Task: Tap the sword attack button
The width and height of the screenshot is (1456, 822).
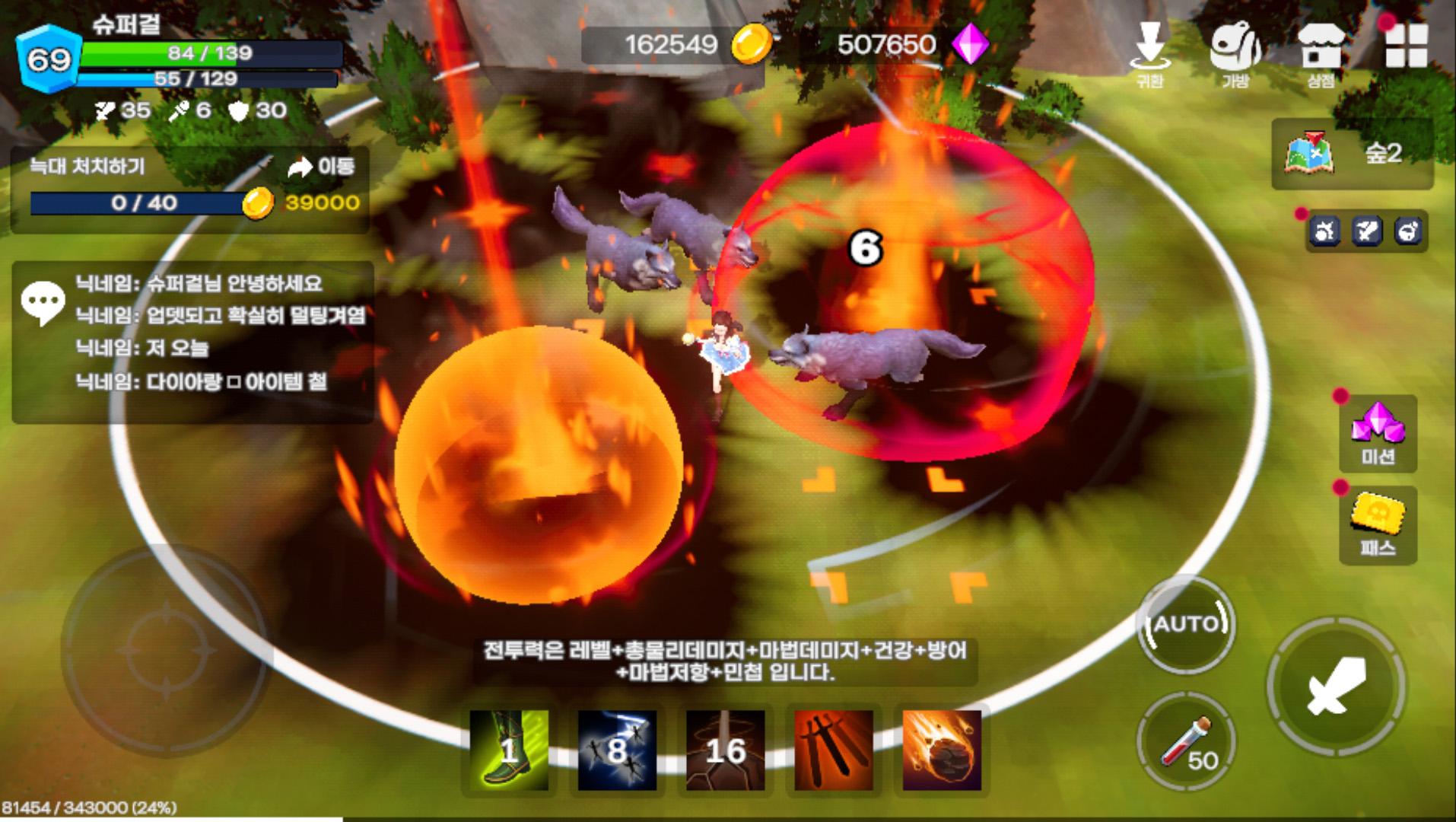Action: pyautogui.click(x=1336, y=687)
